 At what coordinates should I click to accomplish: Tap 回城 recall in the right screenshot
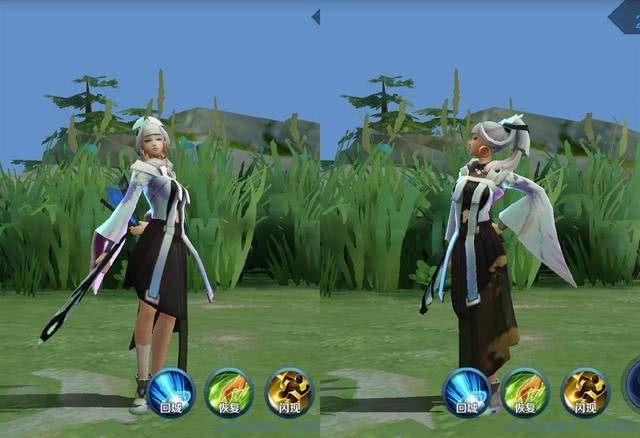pyautogui.click(x=466, y=391)
